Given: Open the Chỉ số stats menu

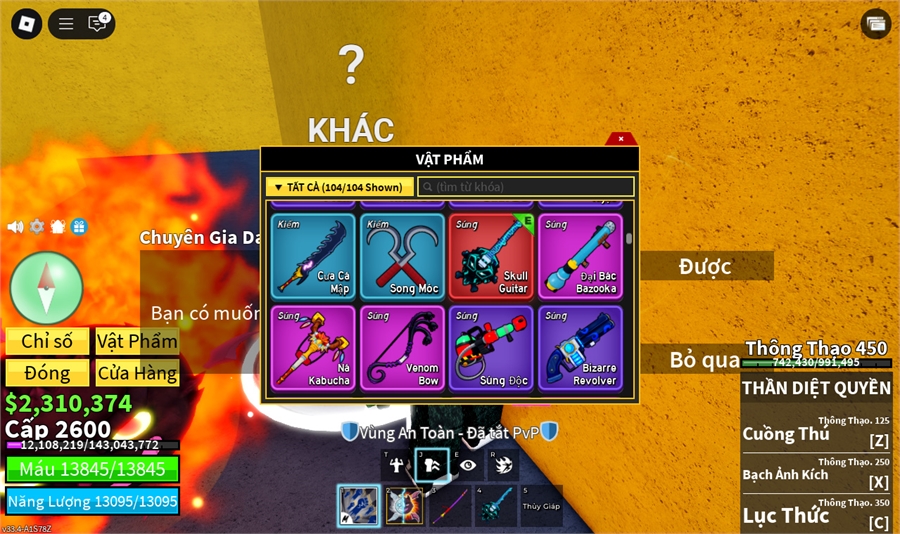Looking at the screenshot, I should tap(47, 341).
